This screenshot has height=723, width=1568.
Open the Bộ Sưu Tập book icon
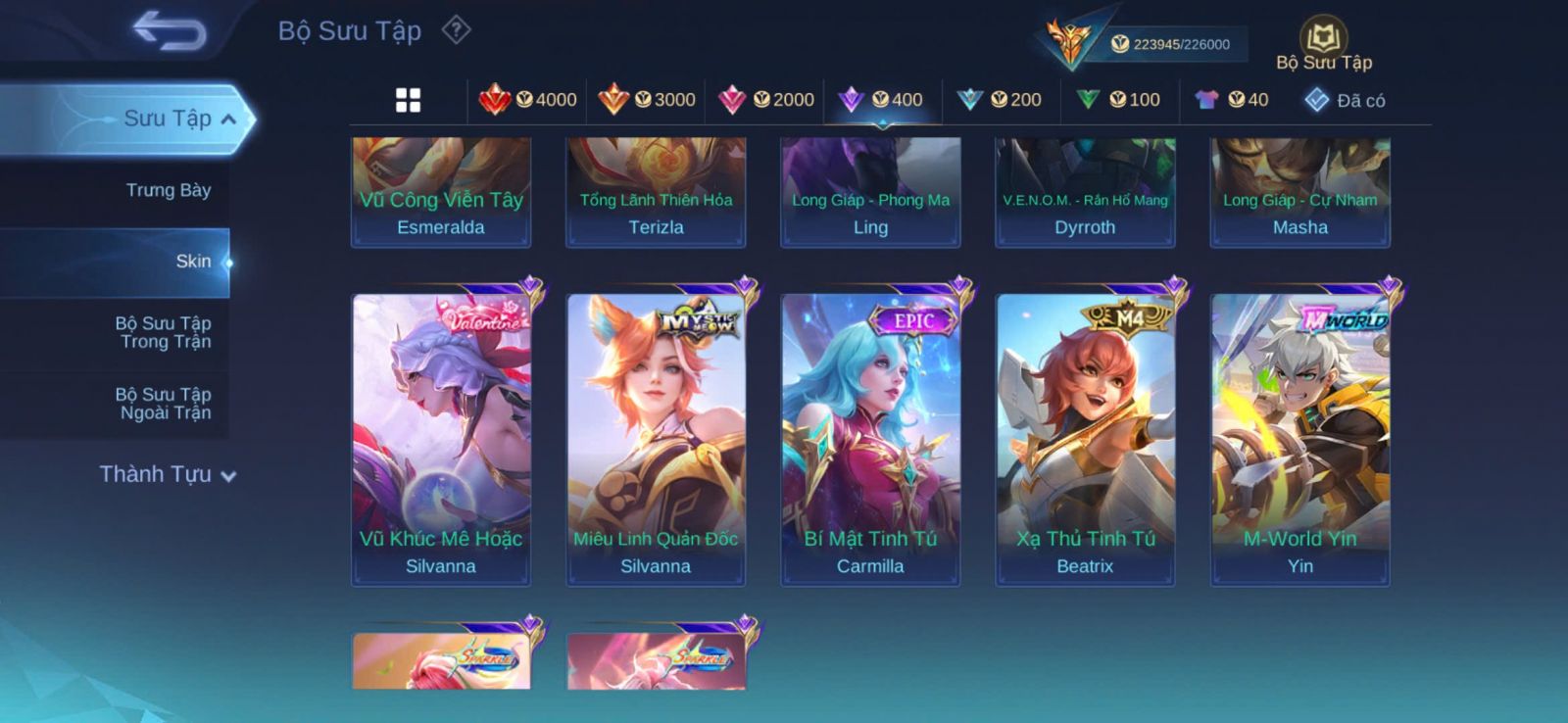[1323, 41]
